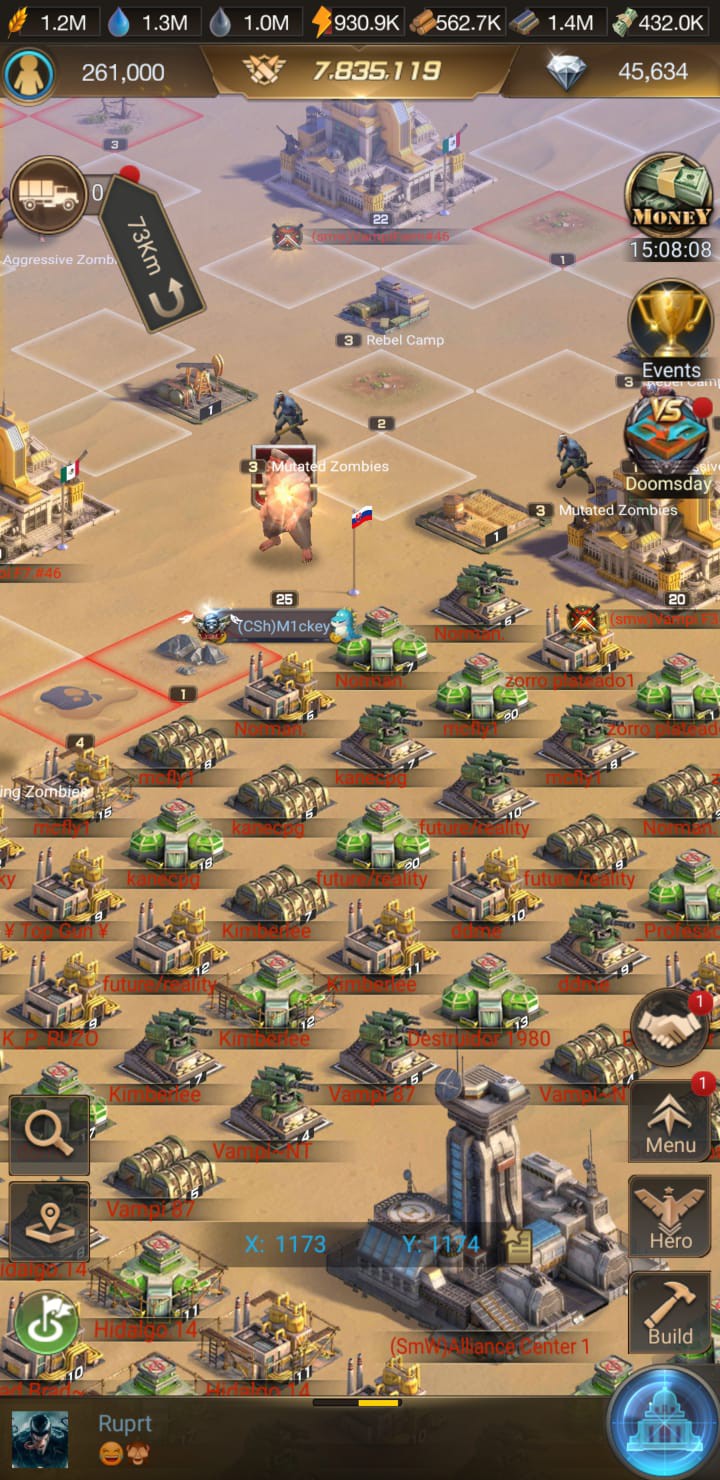The height and width of the screenshot is (1480, 720).
Task: Open the truck march queue icon
Action: pos(48,196)
